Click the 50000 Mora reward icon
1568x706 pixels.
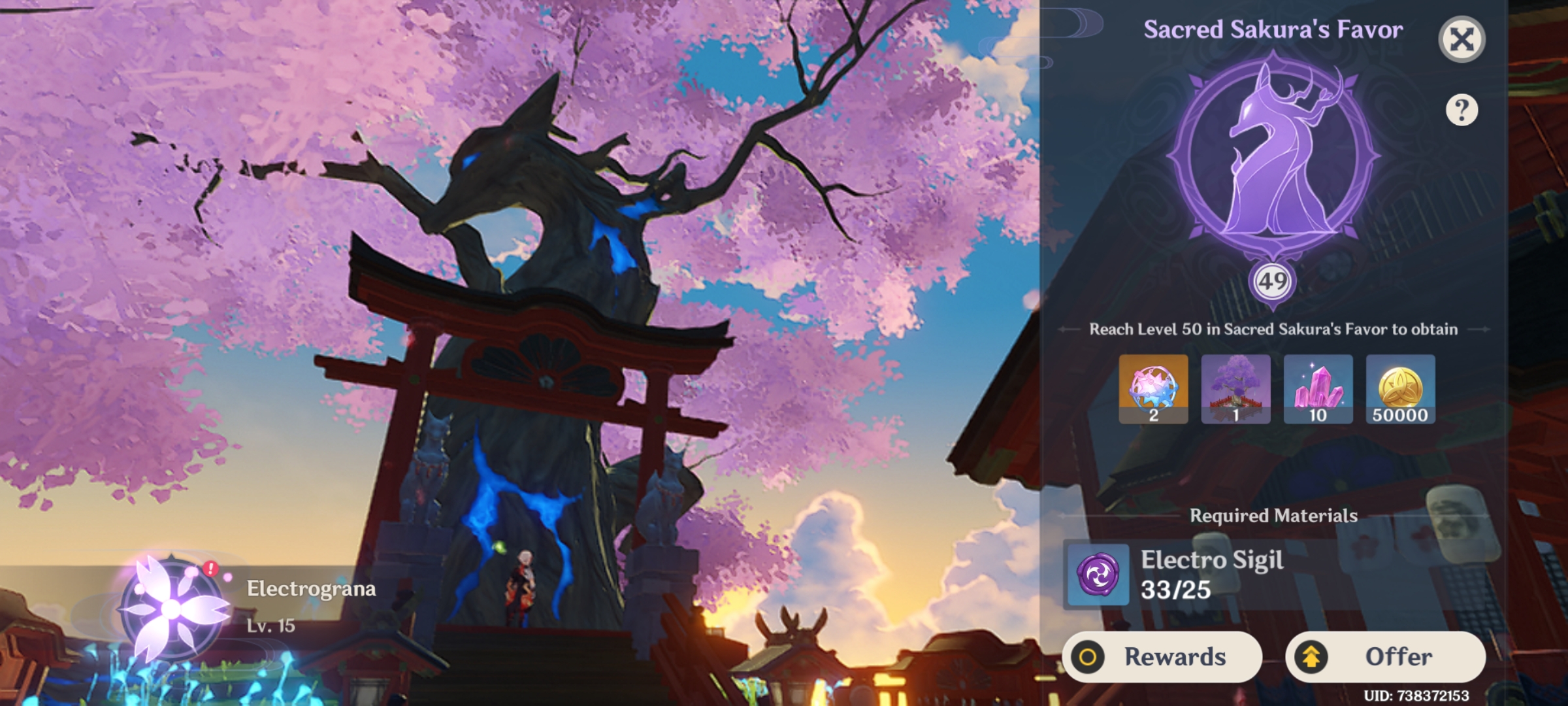[1401, 391]
